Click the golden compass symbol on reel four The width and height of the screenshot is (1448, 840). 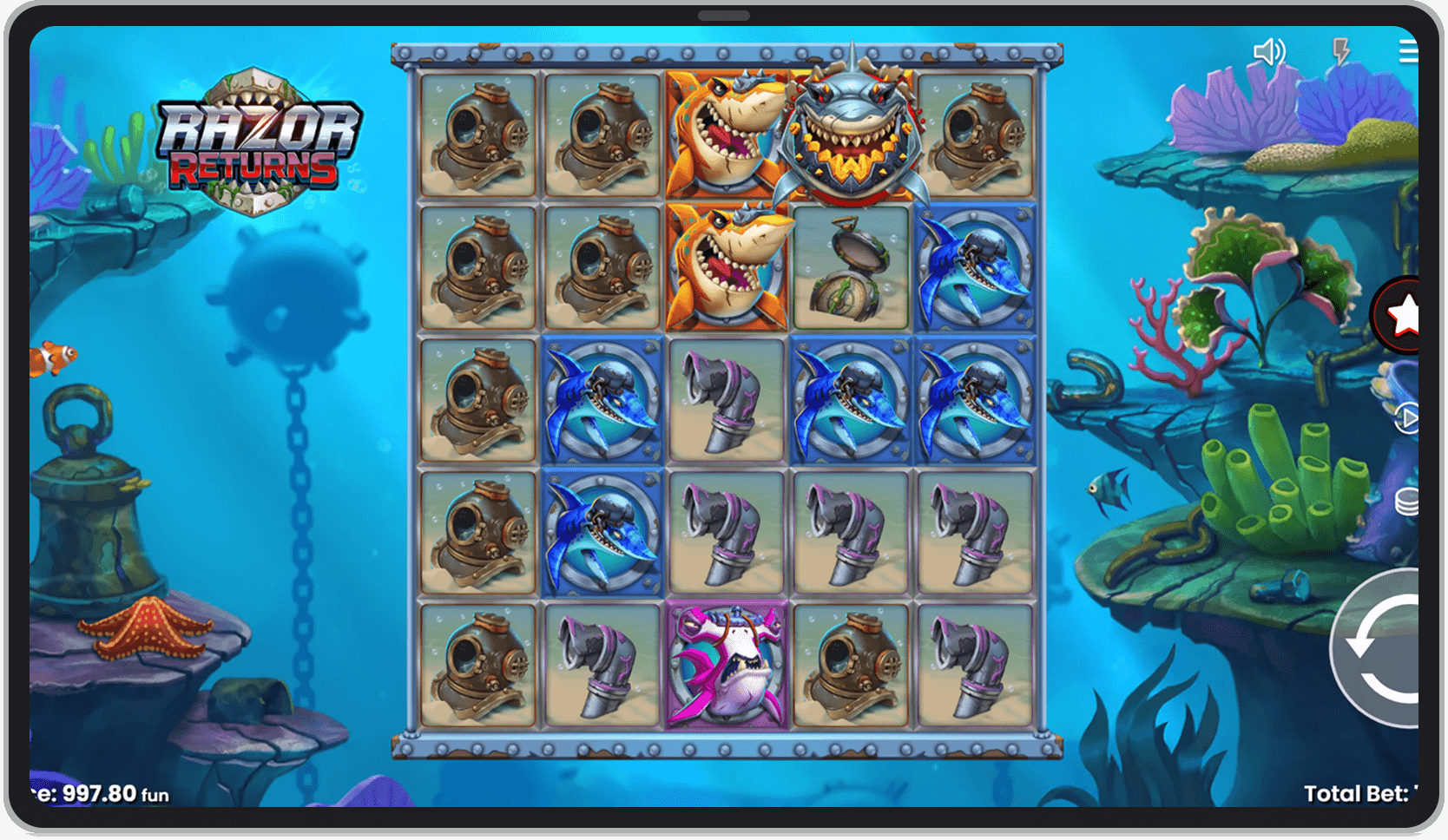click(851, 269)
